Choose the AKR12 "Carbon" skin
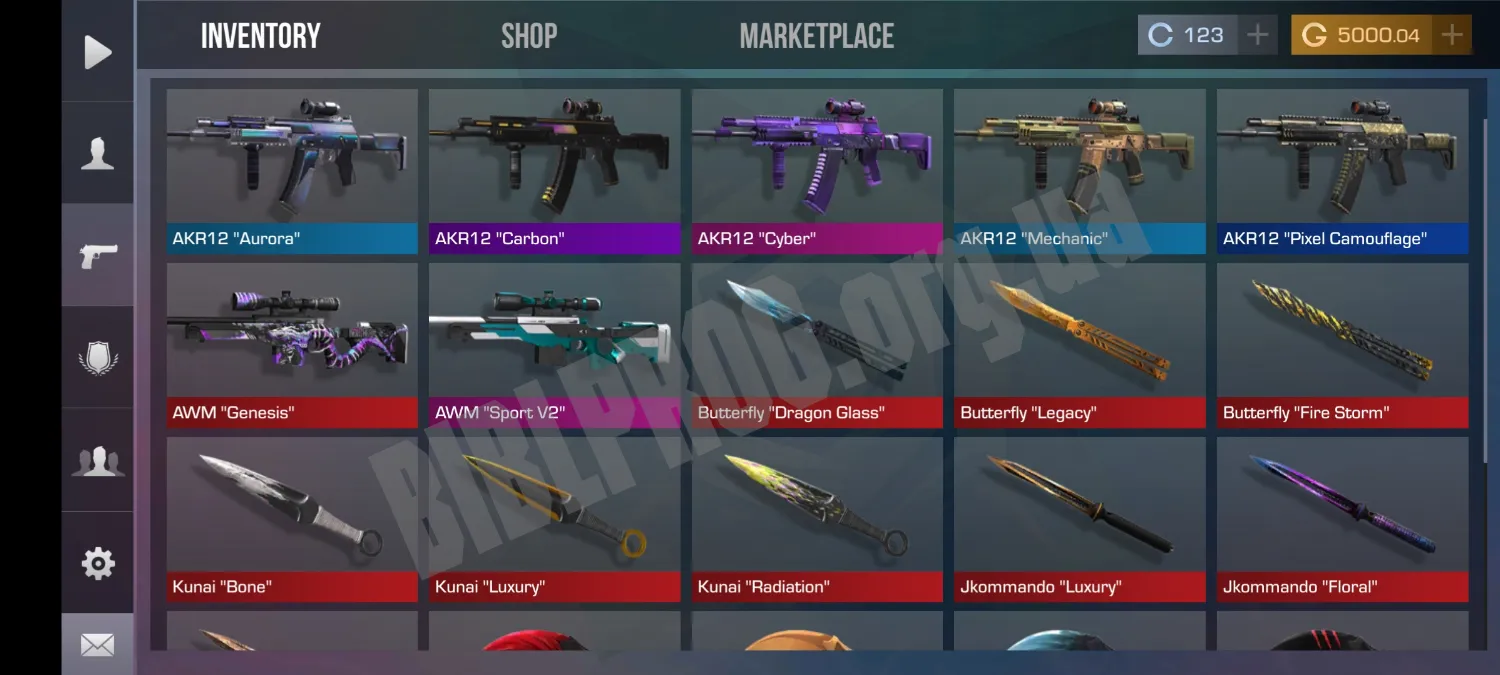The width and height of the screenshot is (1500, 675). 554,170
